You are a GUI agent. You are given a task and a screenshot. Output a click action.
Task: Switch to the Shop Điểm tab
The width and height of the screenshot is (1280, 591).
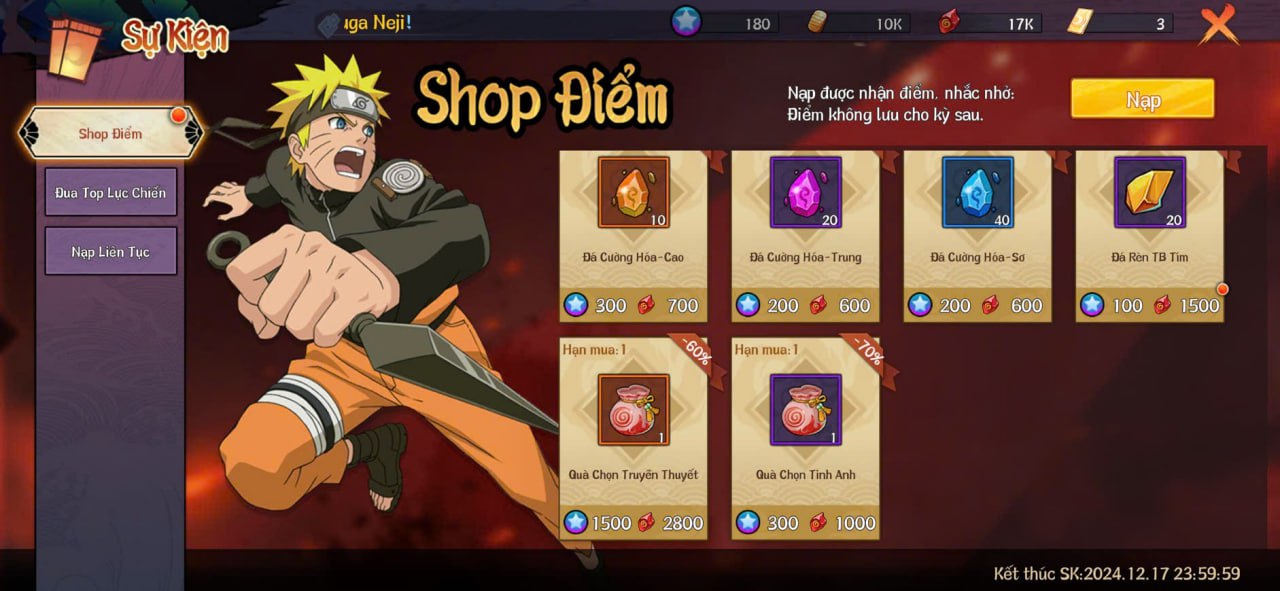click(x=110, y=134)
